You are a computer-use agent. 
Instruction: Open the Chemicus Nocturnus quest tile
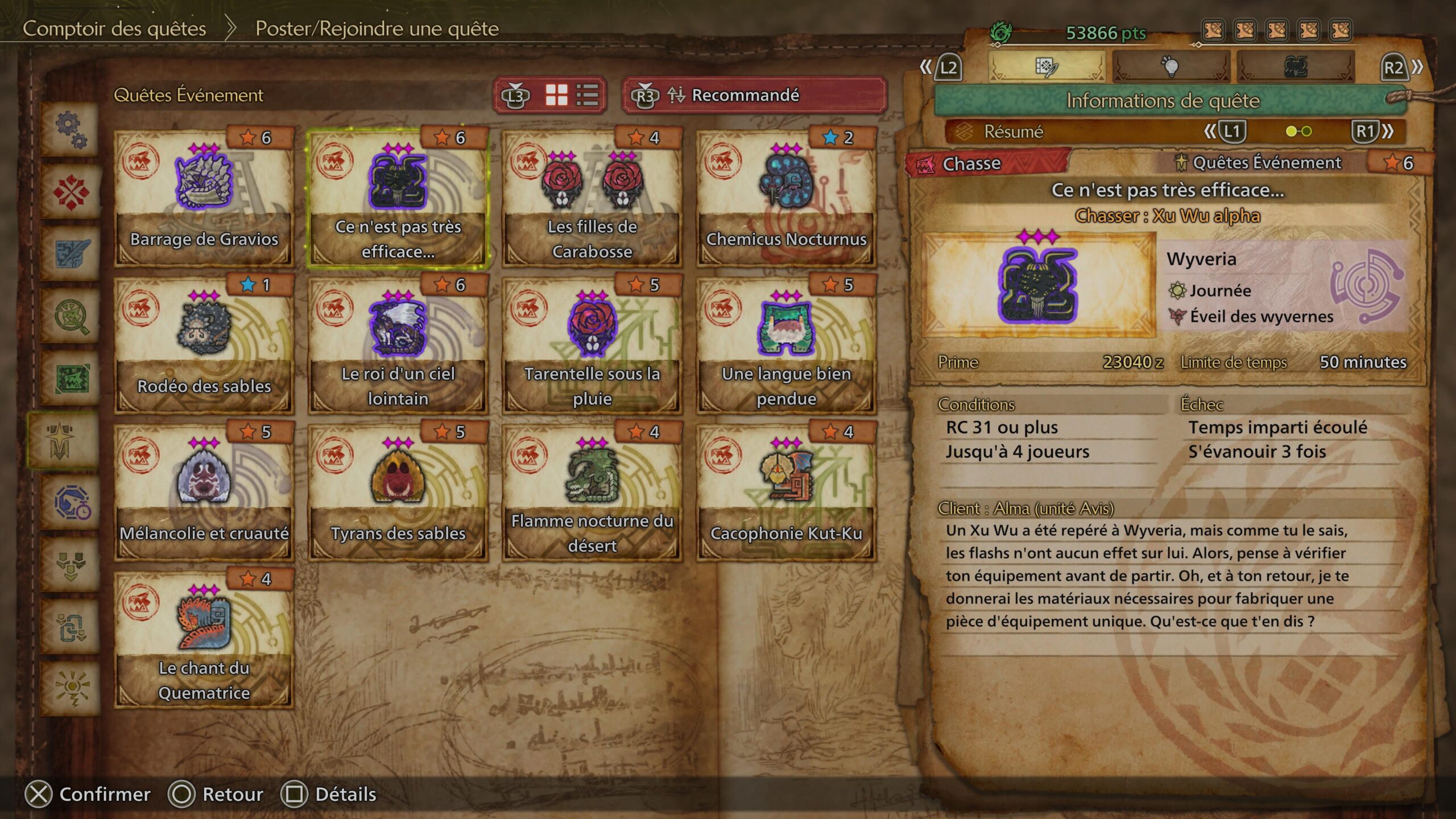786,197
